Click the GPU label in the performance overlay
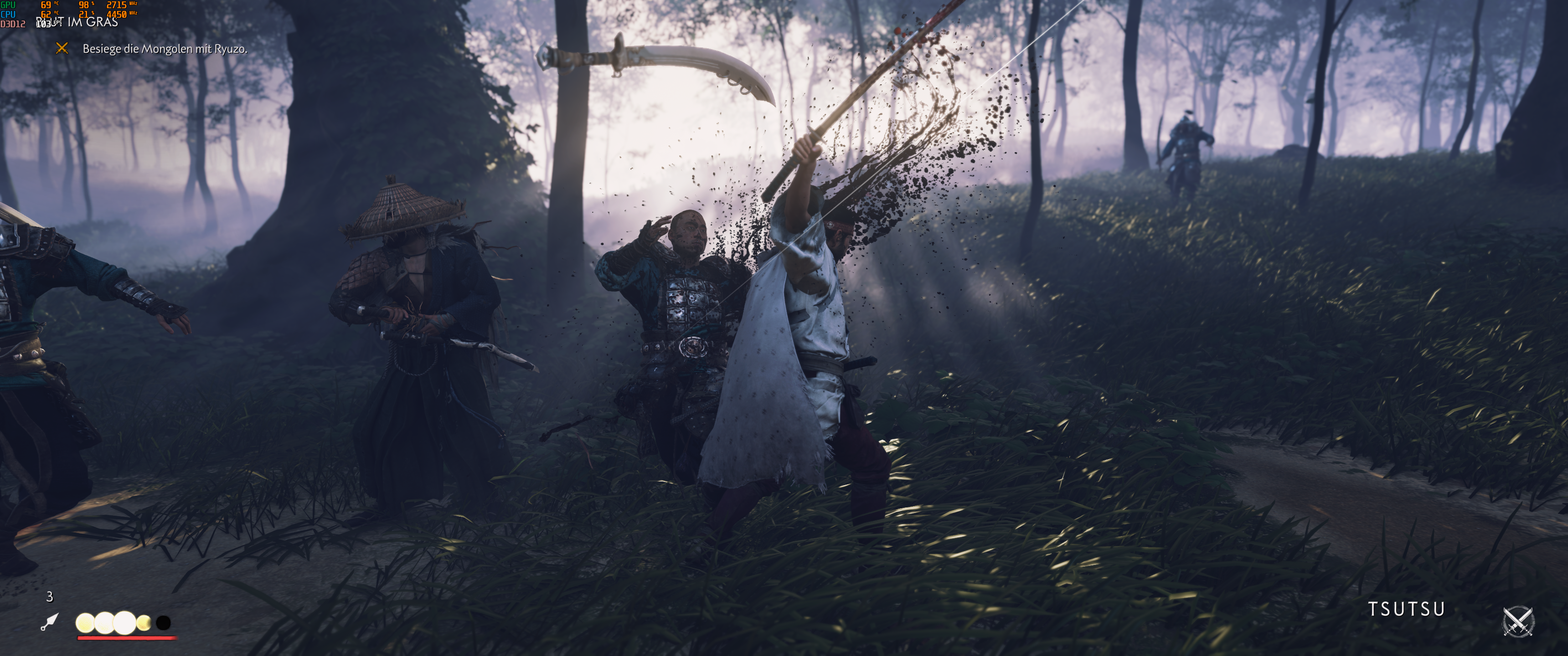This screenshot has width=1568, height=656. (10, 5)
